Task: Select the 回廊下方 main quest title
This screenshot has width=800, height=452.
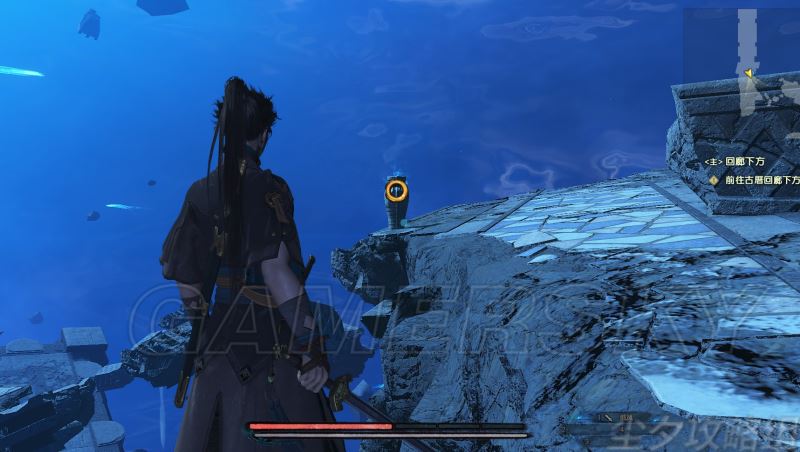Action: tap(743, 161)
